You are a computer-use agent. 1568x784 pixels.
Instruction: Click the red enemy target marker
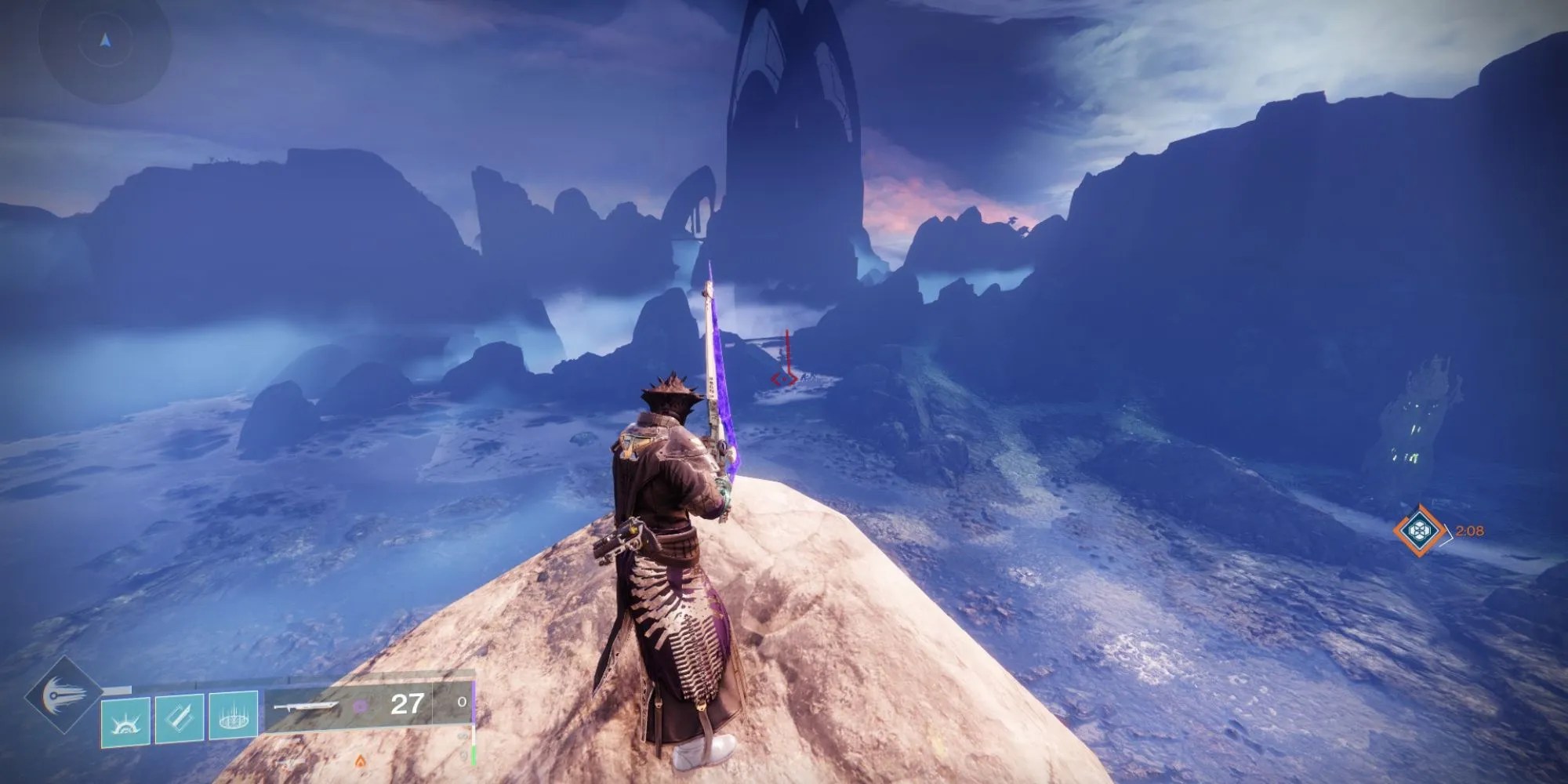[x=784, y=379]
